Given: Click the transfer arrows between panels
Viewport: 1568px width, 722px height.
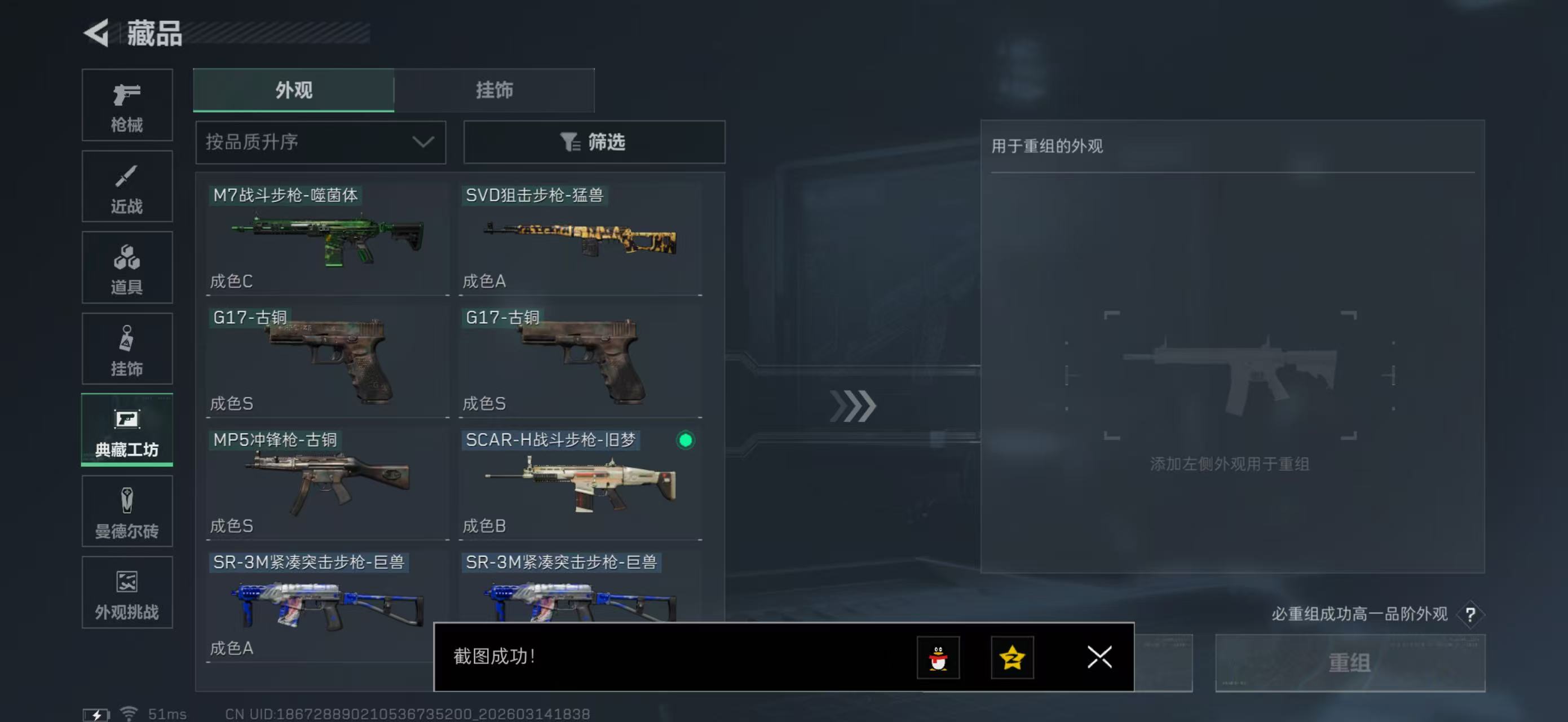Looking at the screenshot, I should (x=855, y=407).
